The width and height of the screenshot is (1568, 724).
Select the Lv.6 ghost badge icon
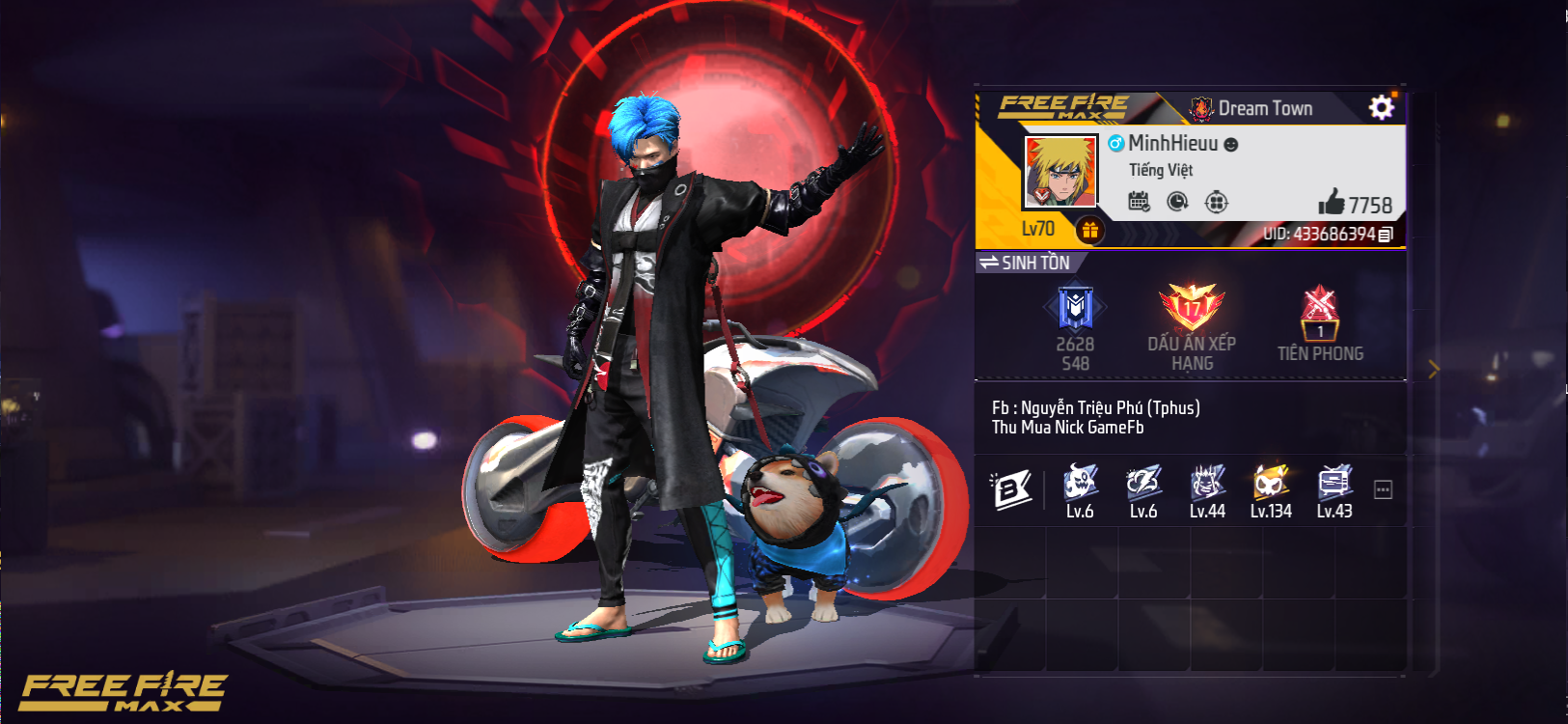pyautogui.click(x=1079, y=482)
